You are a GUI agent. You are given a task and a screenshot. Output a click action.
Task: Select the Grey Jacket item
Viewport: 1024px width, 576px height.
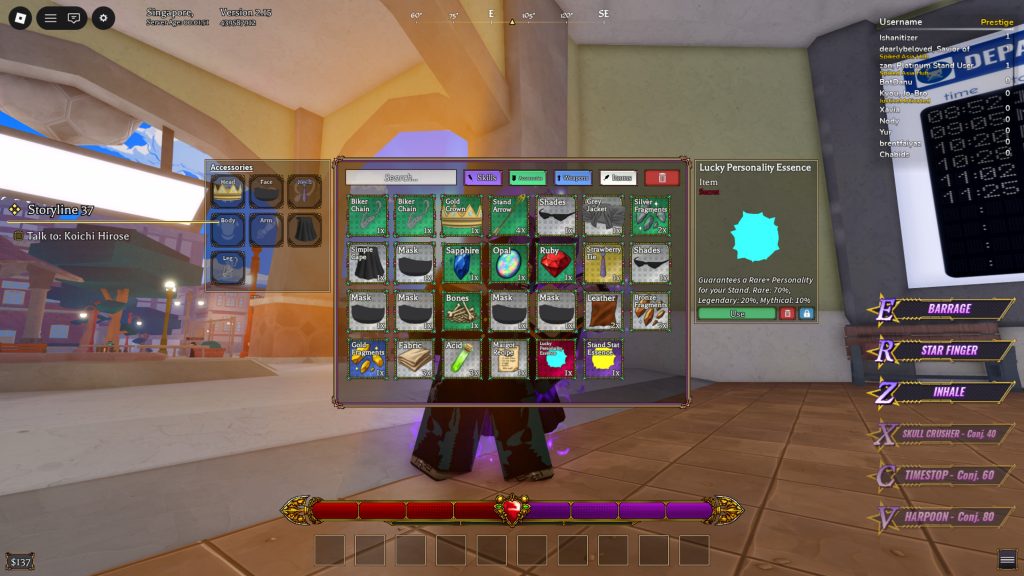pos(603,215)
